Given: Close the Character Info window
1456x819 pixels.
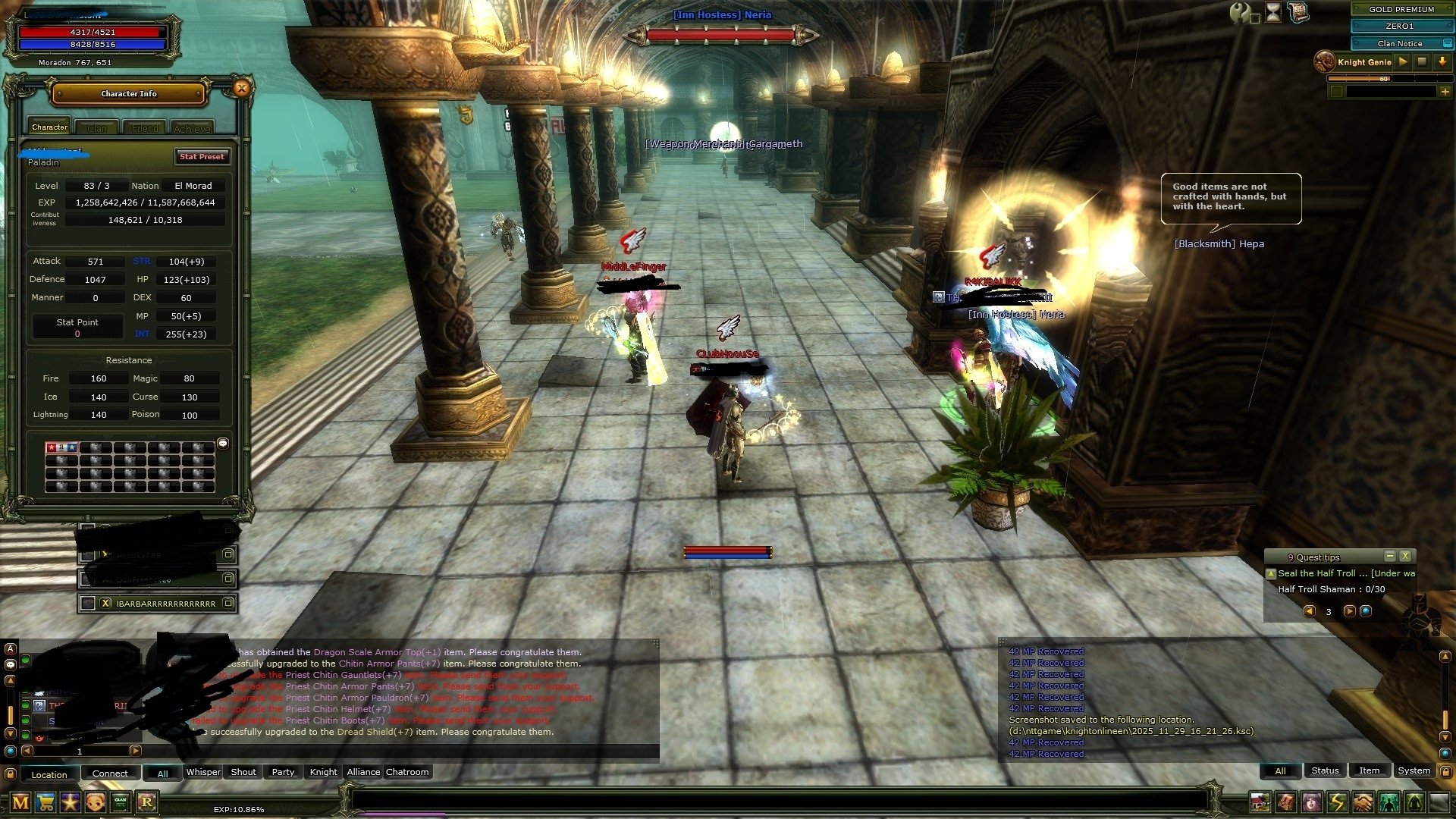Looking at the screenshot, I should [241, 89].
